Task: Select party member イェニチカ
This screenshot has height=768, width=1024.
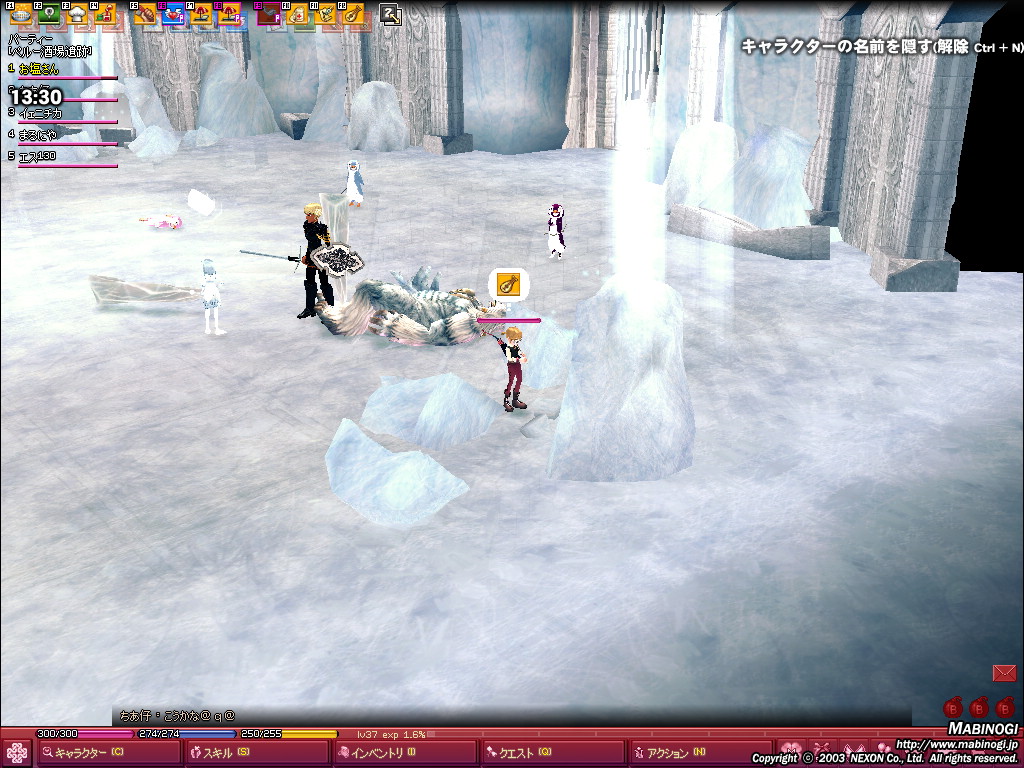Action: 42,113
